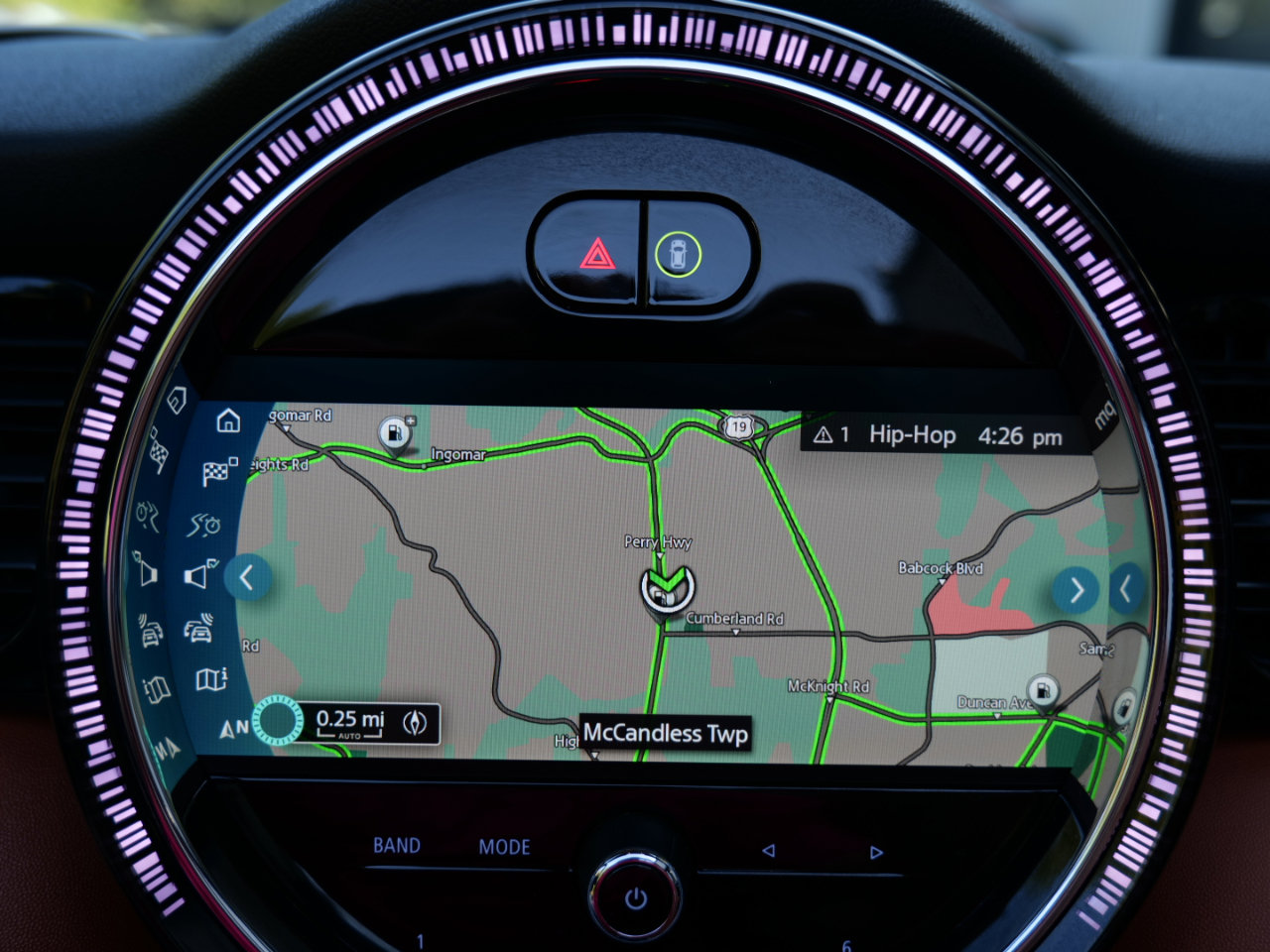Open the Hip-Hop audio source label
The width and height of the screenshot is (1270, 952).
pos(912,435)
